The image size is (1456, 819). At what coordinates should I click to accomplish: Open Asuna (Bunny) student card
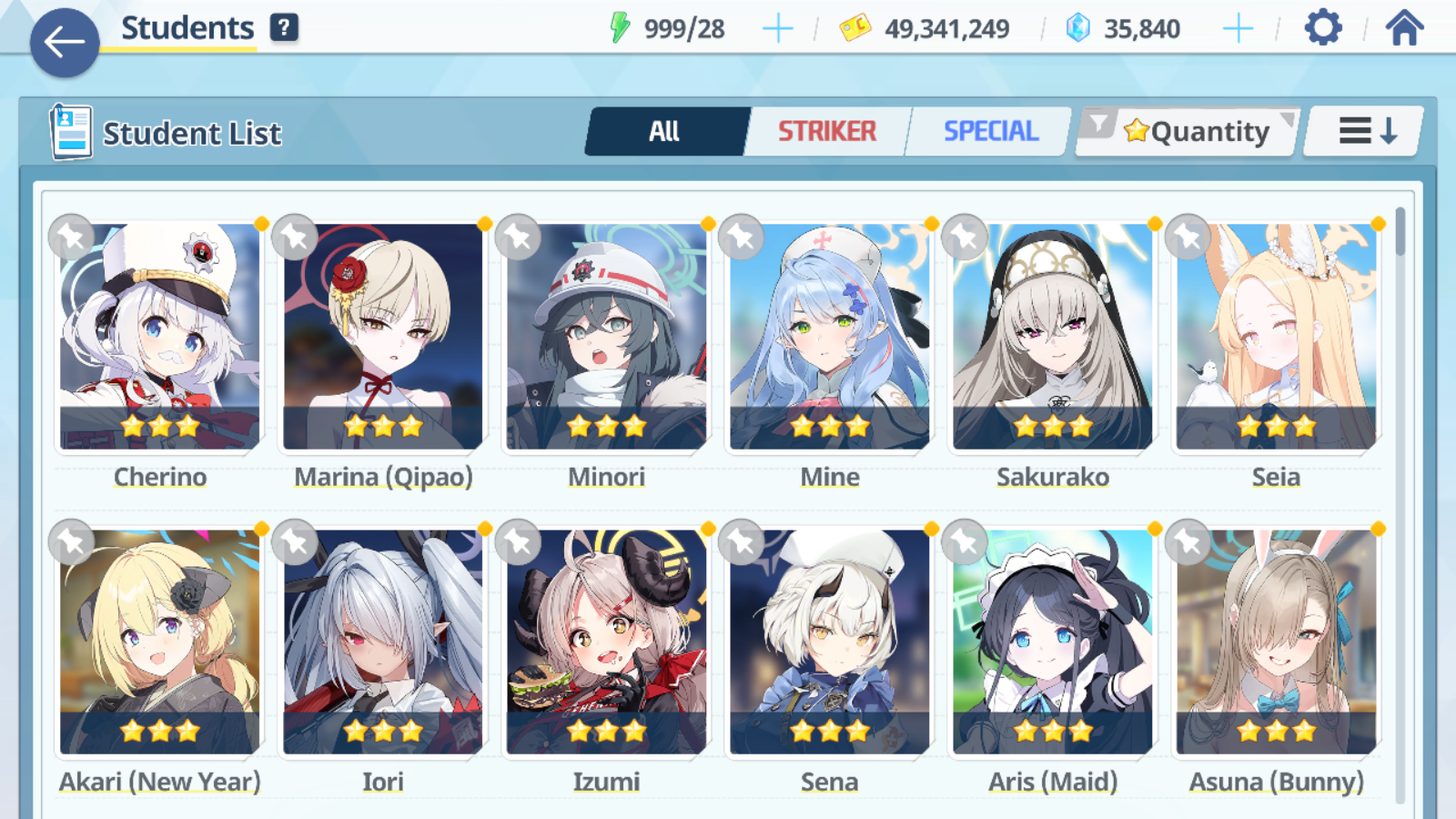tap(1276, 642)
